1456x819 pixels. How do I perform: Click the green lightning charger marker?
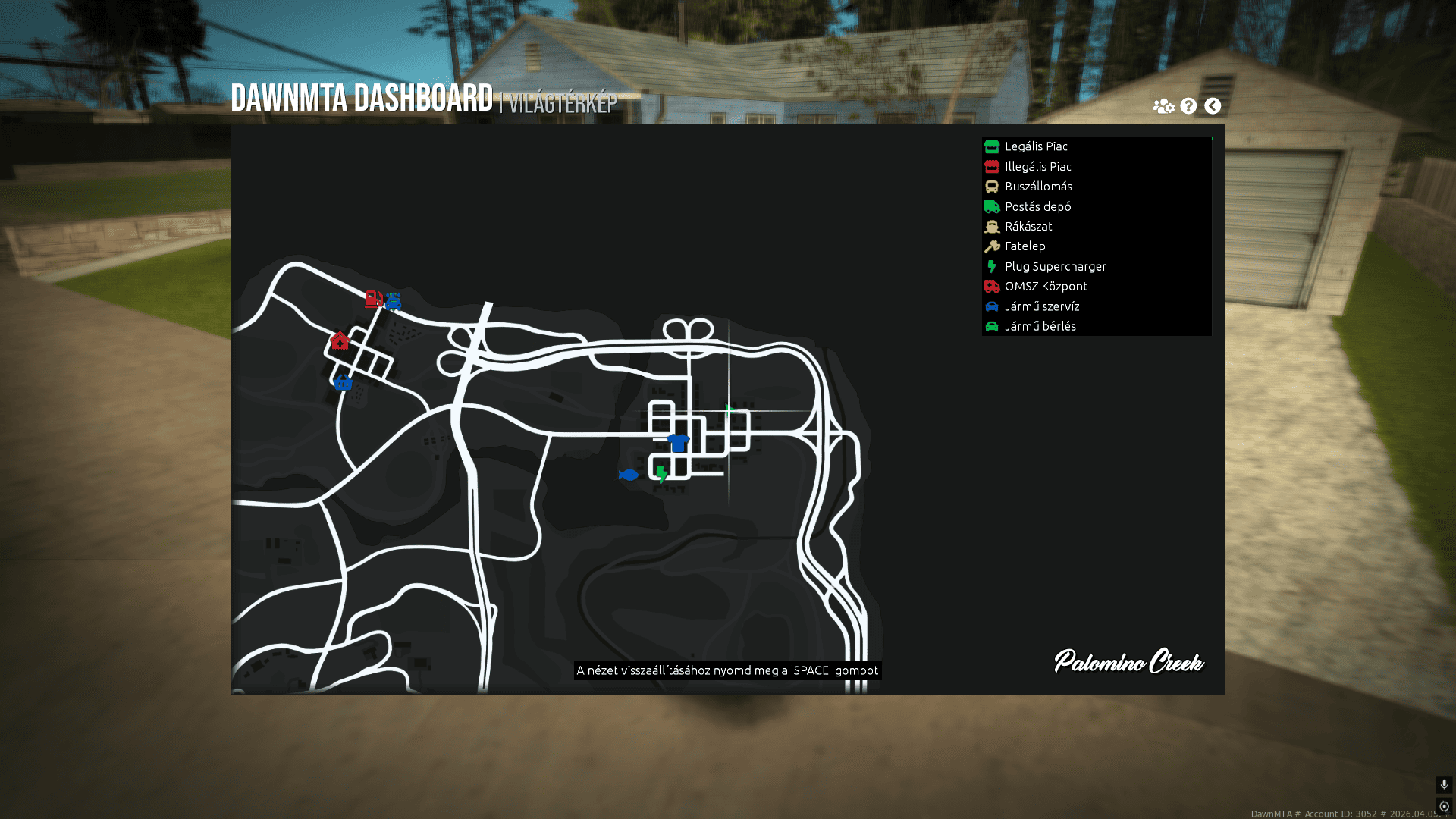[662, 475]
